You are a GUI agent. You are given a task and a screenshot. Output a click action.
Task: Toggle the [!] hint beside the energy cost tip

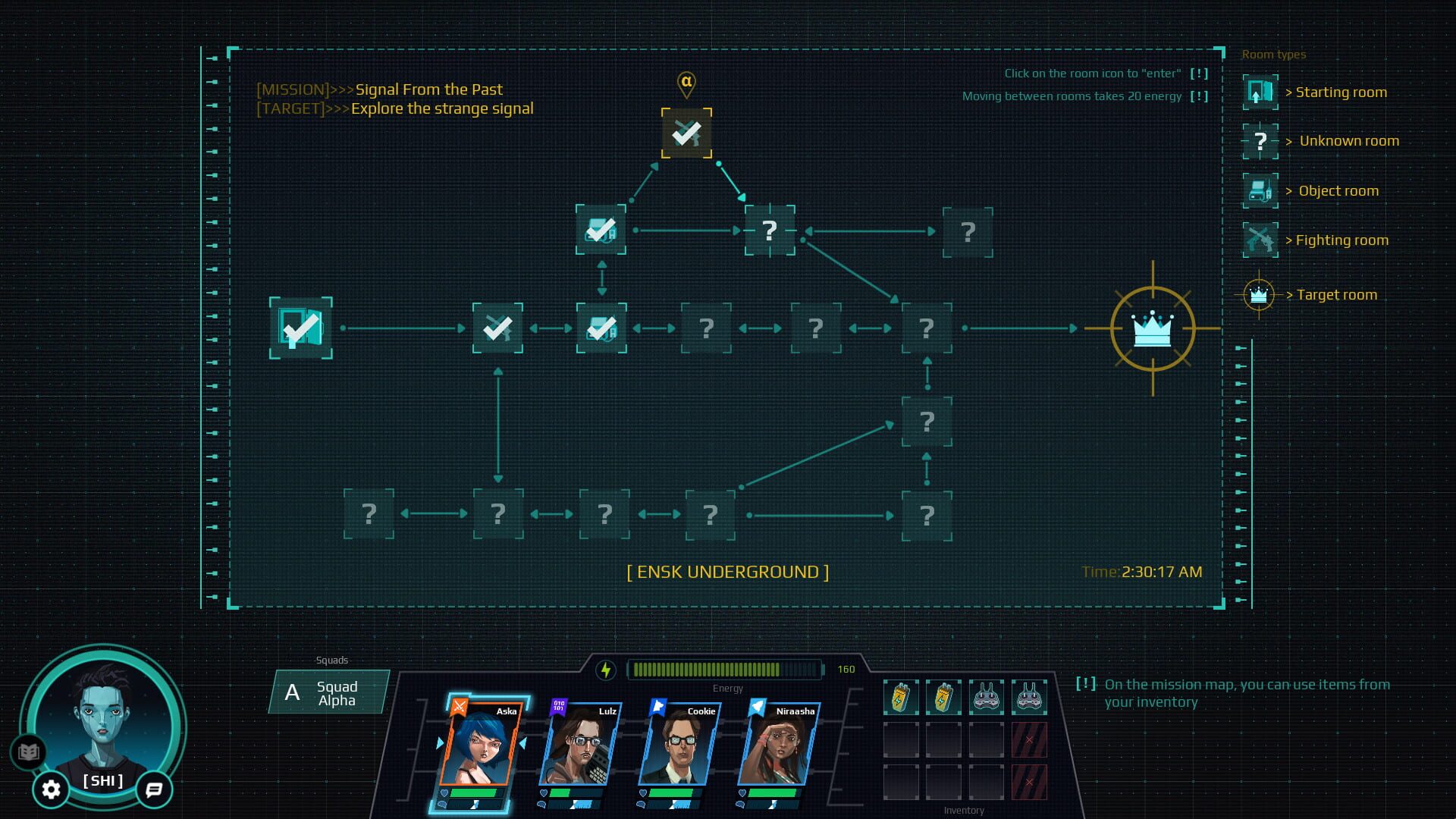pyautogui.click(x=1198, y=96)
